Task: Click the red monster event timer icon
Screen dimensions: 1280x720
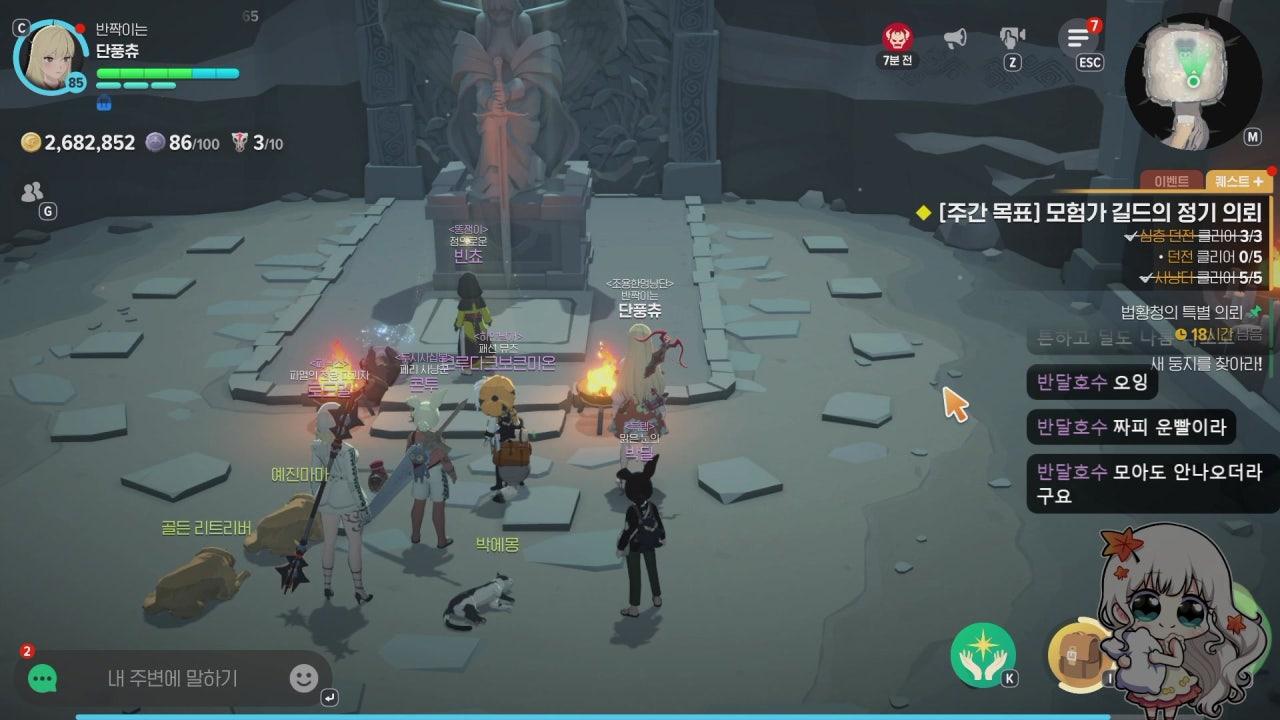Action: click(x=897, y=38)
